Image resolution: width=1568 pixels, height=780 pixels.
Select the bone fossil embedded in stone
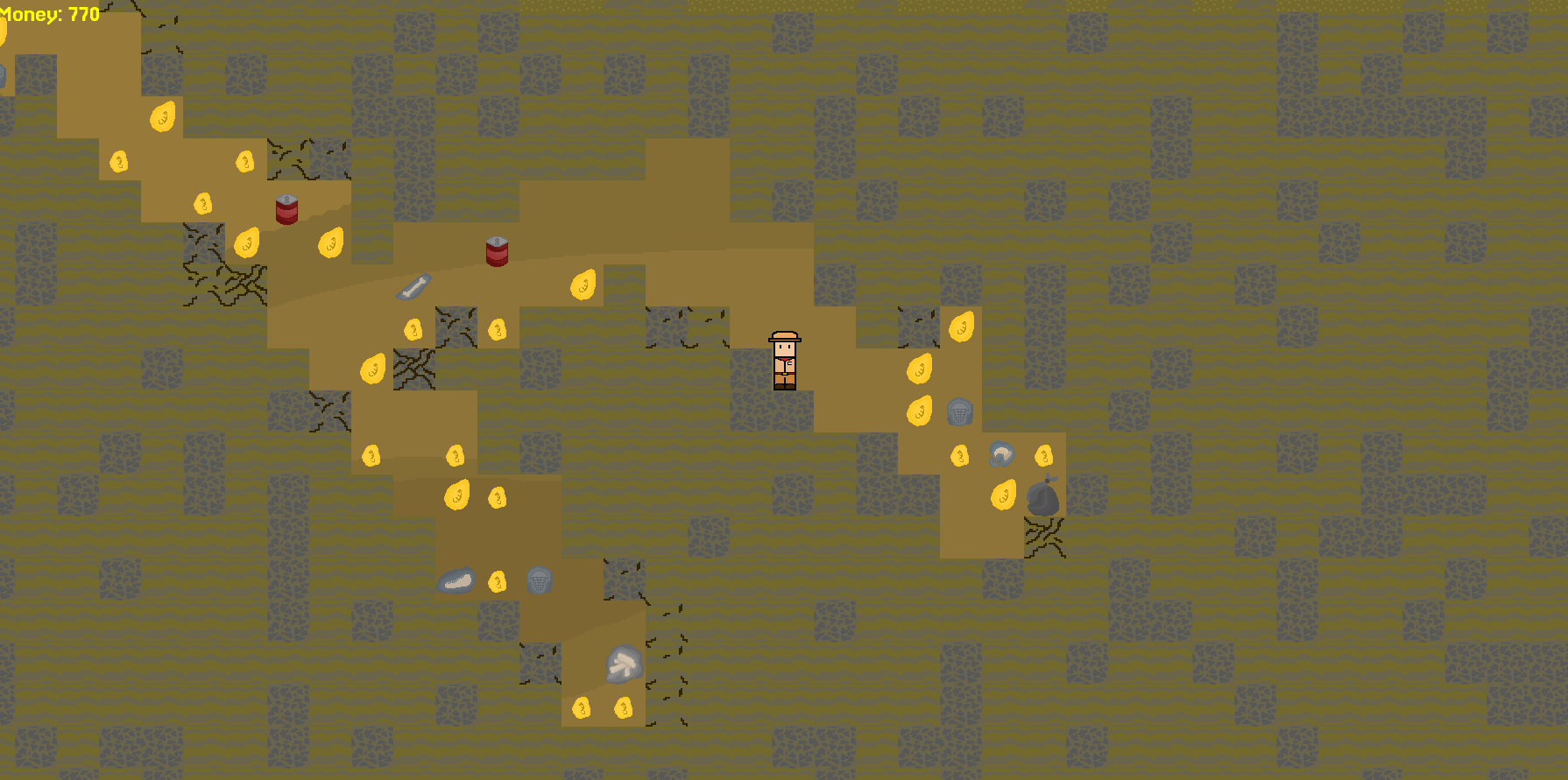click(412, 285)
